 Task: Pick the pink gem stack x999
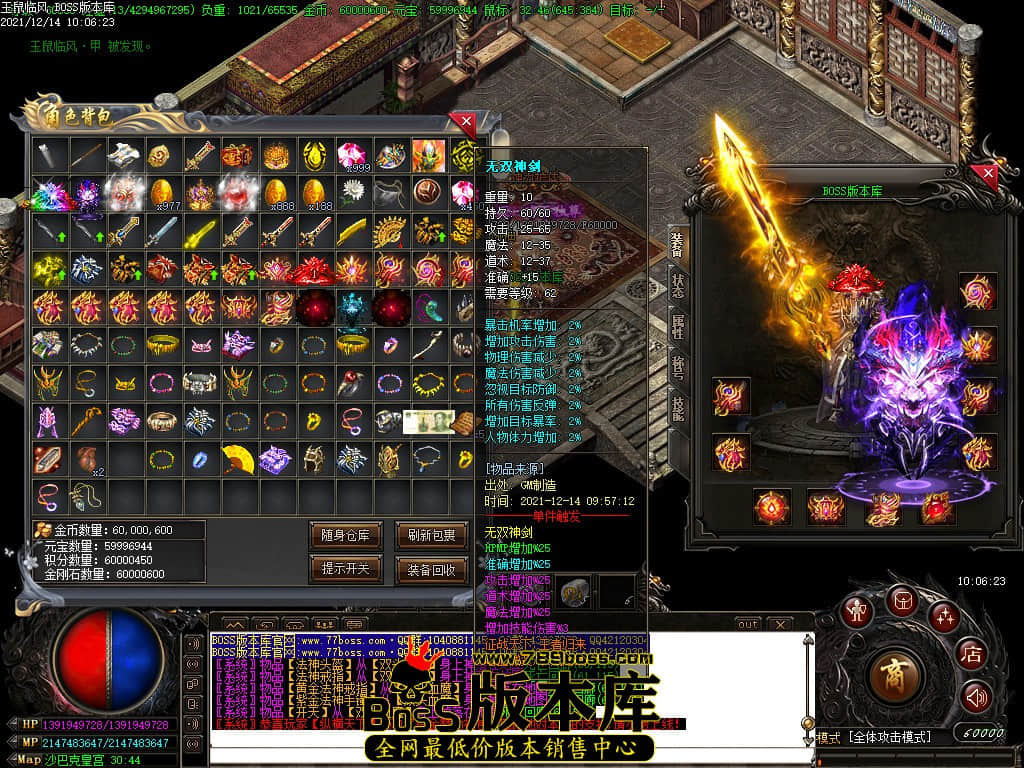click(351, 155)
